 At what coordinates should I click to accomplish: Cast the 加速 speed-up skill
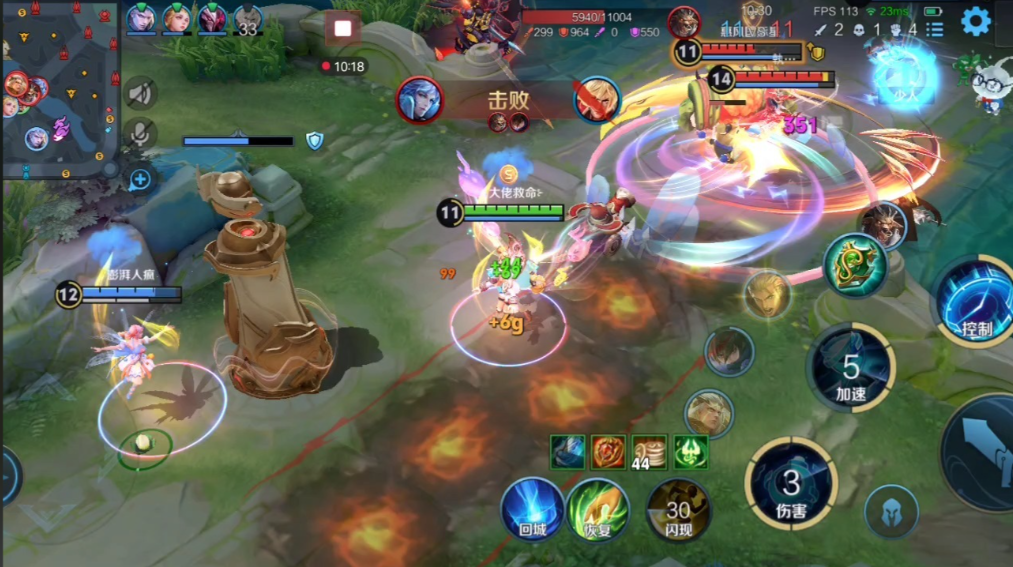(x=851, y=368)
